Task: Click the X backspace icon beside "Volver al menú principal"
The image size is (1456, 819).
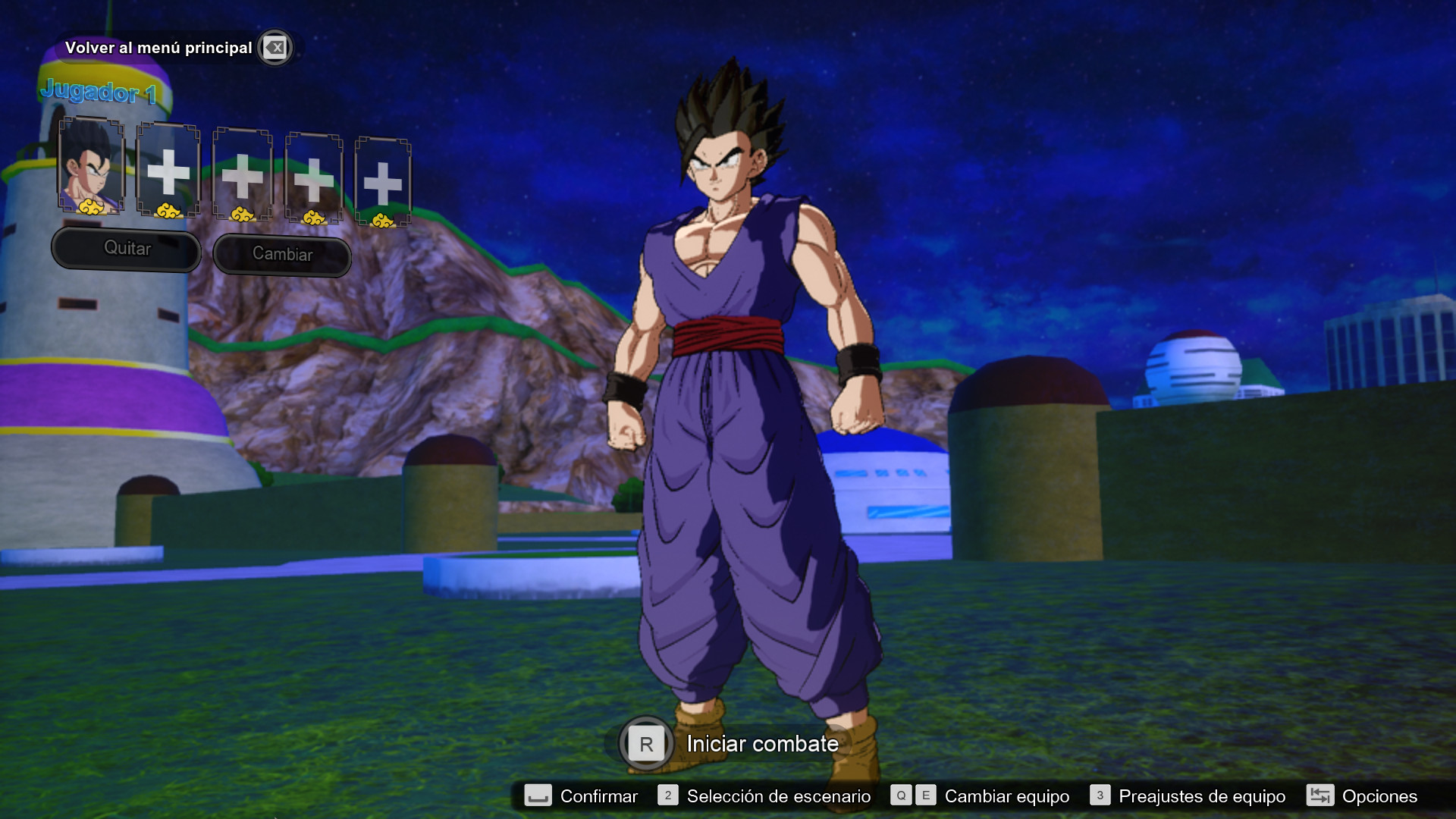Action: point(275,48)
